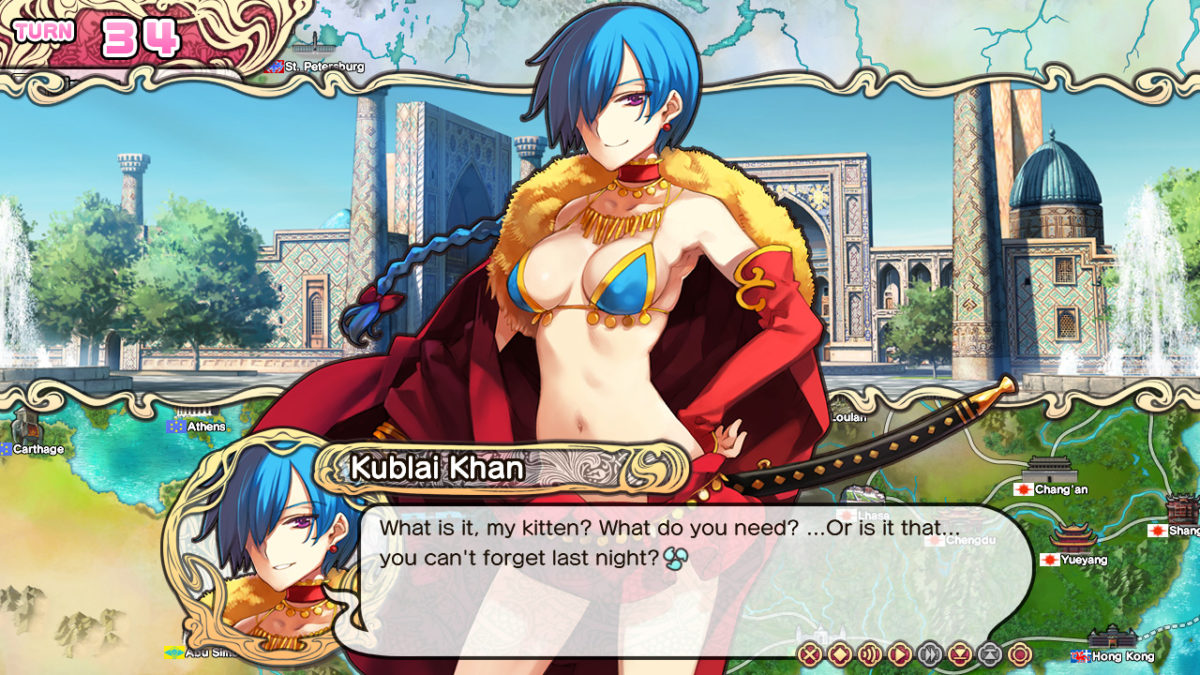Start auto-play with the play triangle button

click(x=900, y=655)
